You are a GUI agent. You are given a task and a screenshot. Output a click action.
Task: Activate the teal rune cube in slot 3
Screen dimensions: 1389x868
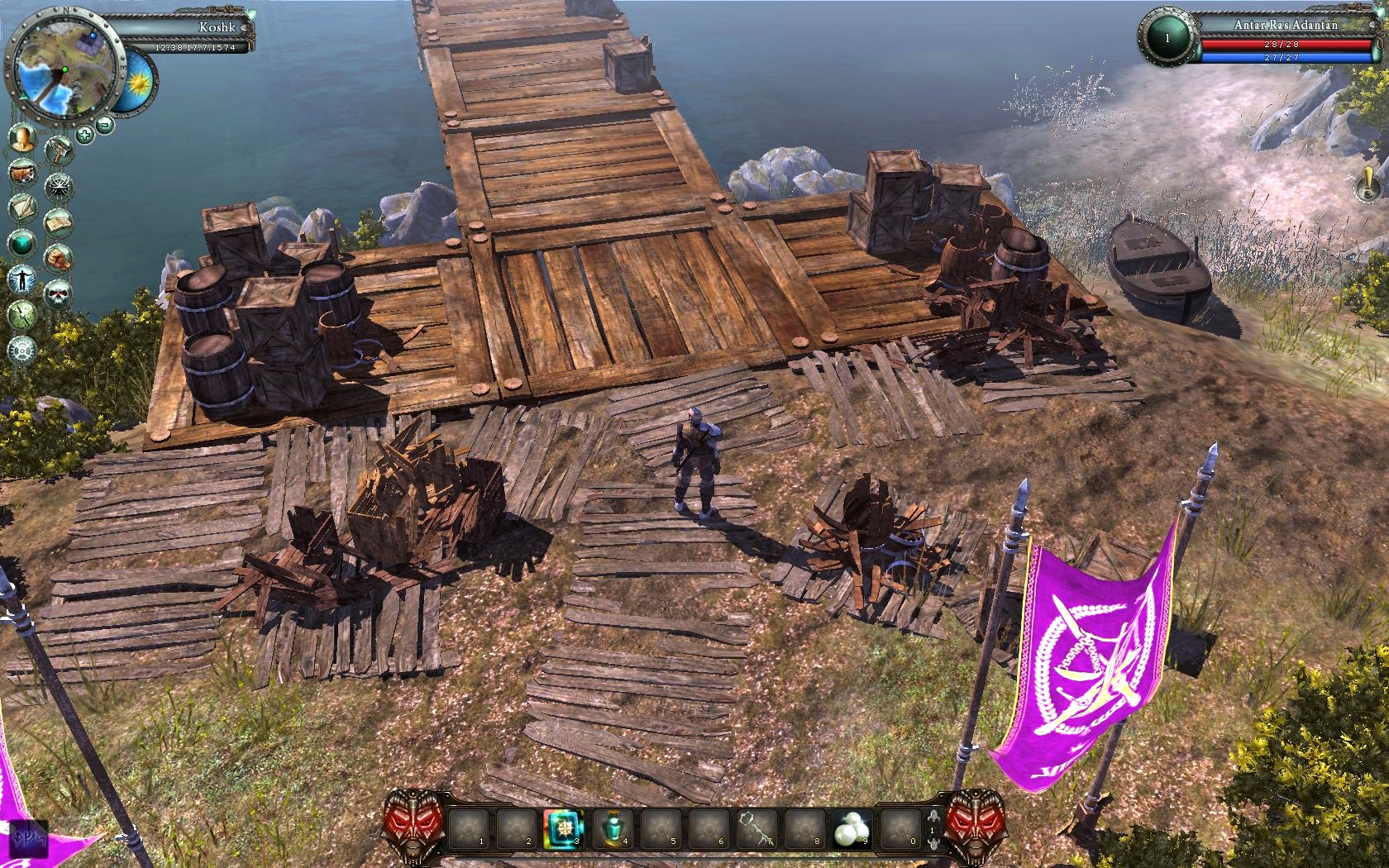click(x=564, y=827)
